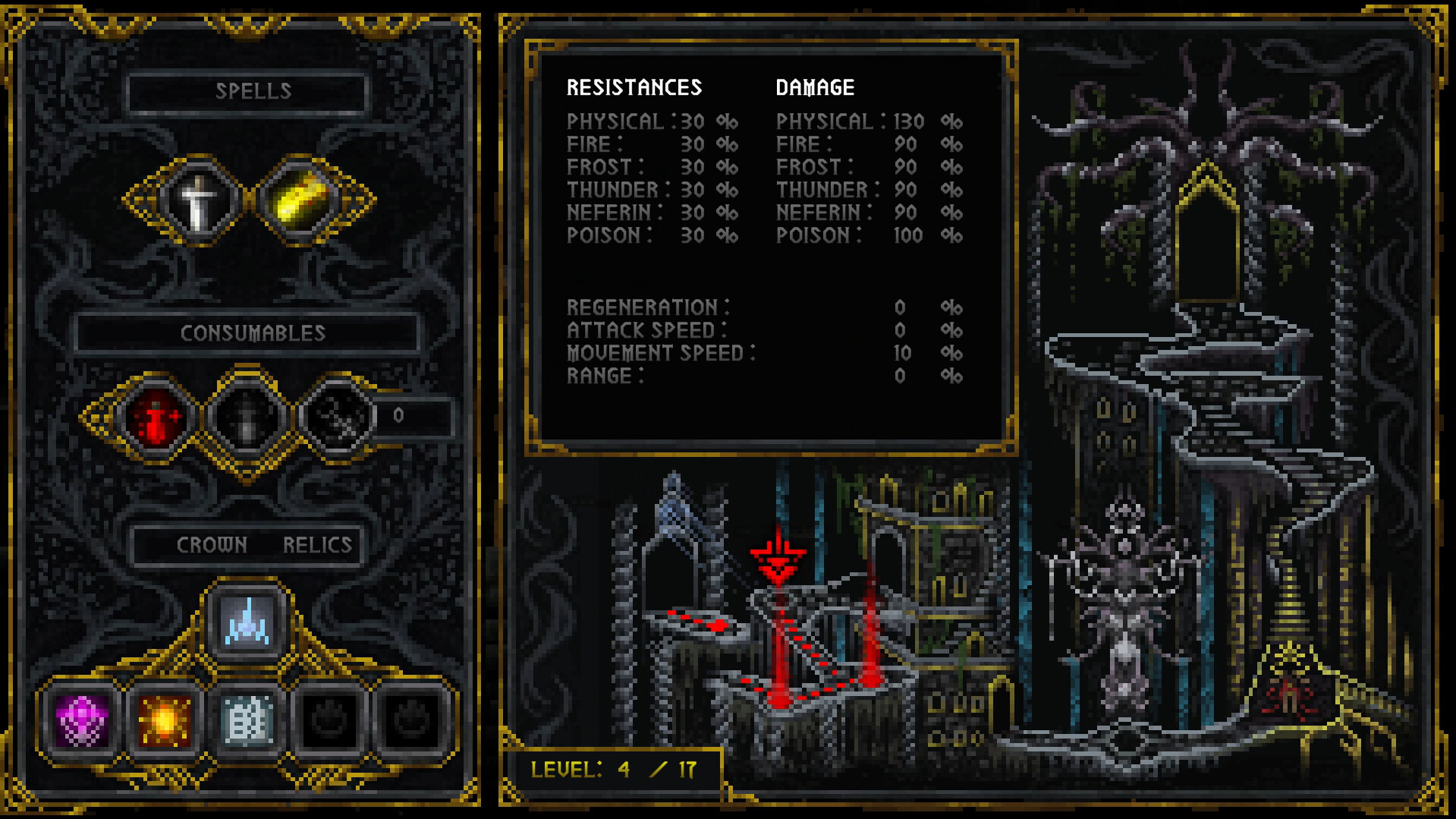The height and width of the screenshot is (819, 1456).
Task: Expand the CROWN RELICS section header
Action: click(x=247, y=543)
